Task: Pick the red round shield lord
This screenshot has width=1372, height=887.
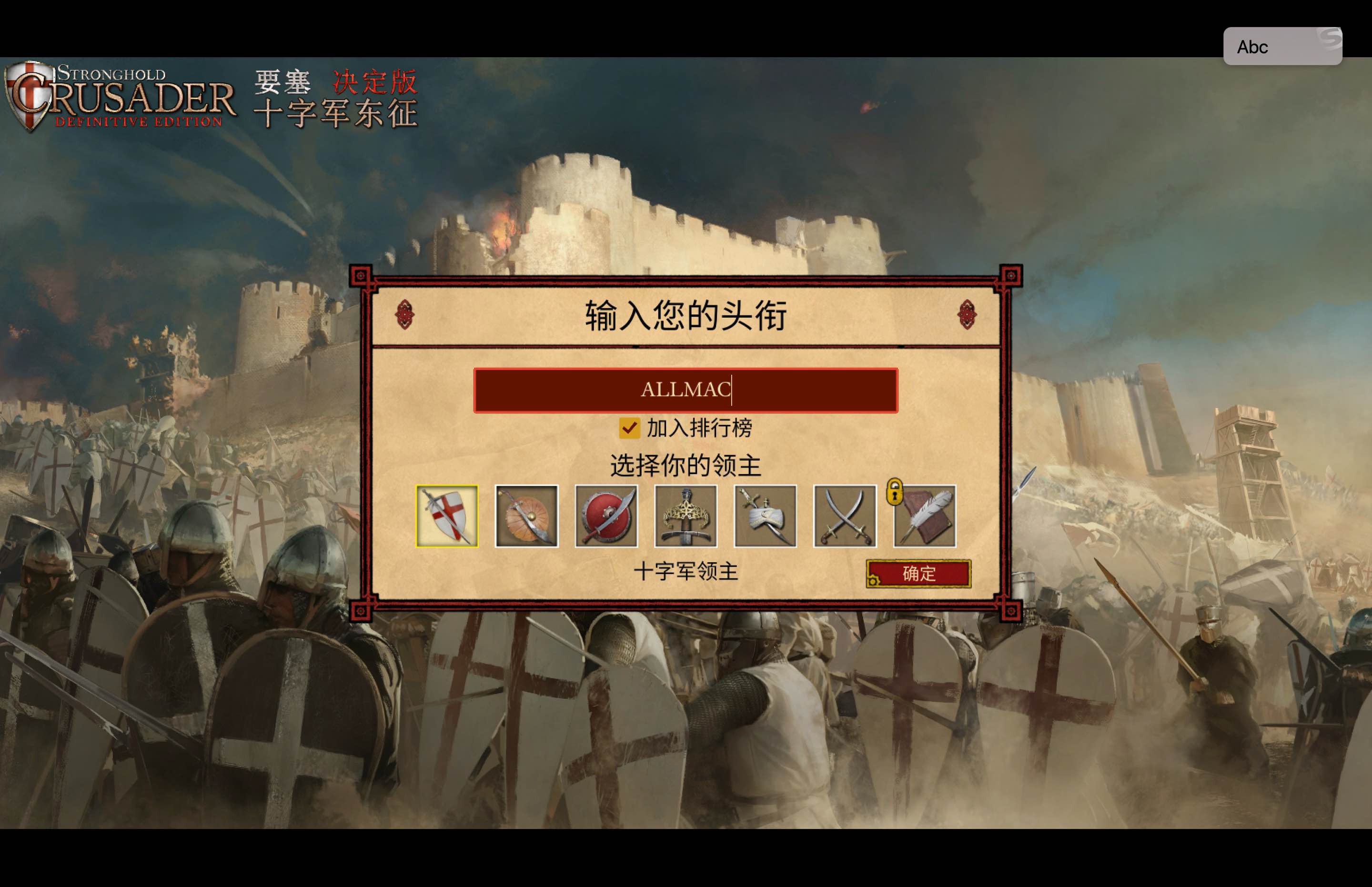Action: click(x=606, y=516)
